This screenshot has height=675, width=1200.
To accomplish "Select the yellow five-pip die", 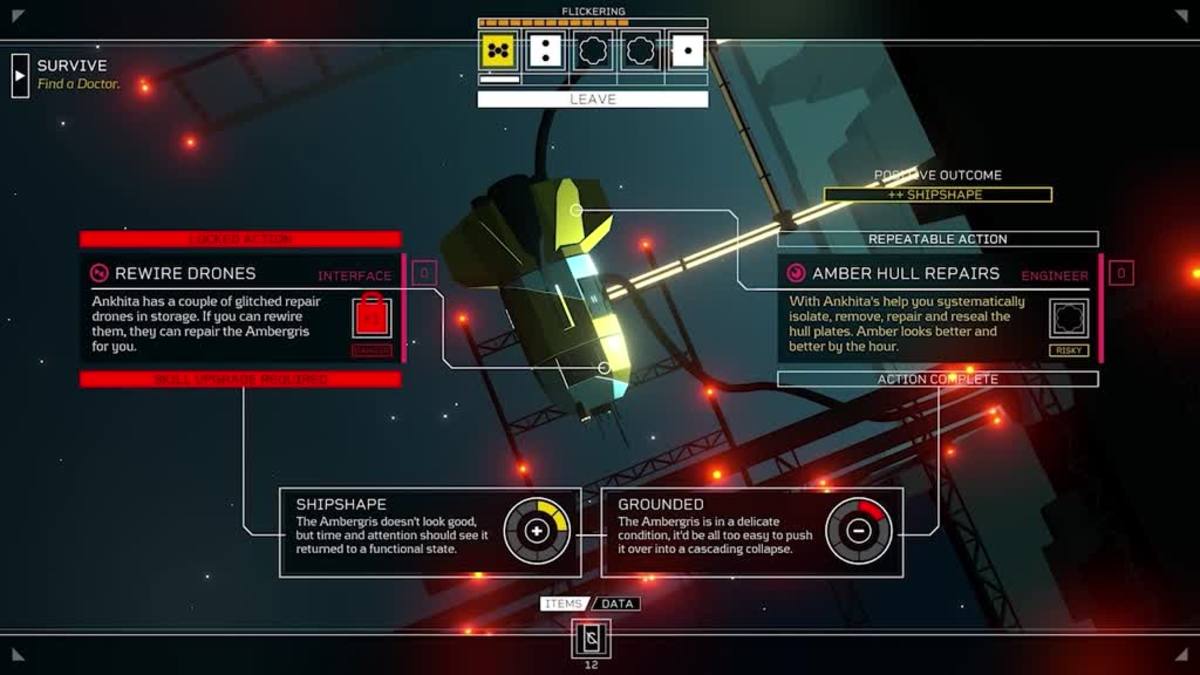I will [497, 50].
